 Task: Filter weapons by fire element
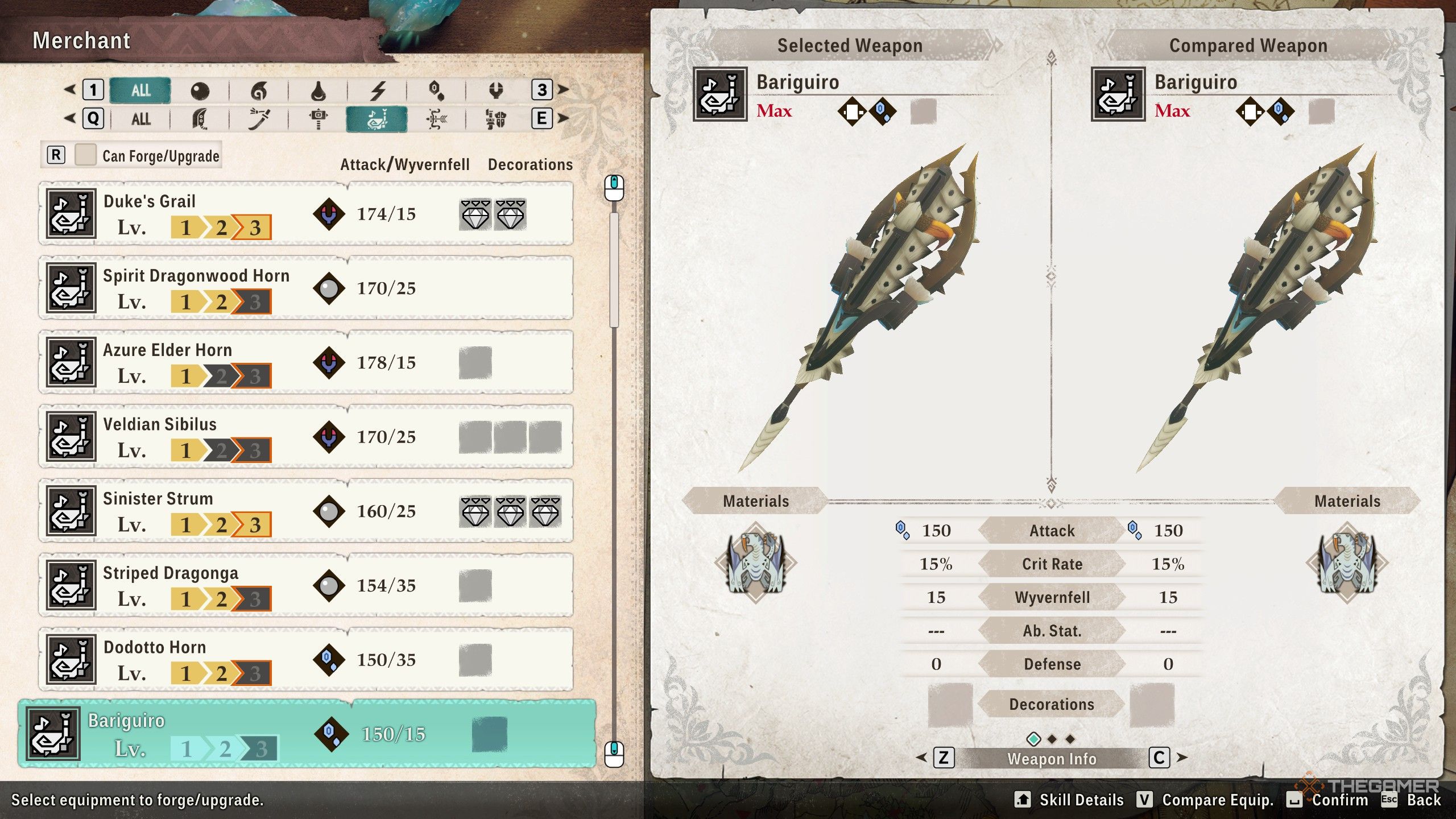tap(259, 90)
